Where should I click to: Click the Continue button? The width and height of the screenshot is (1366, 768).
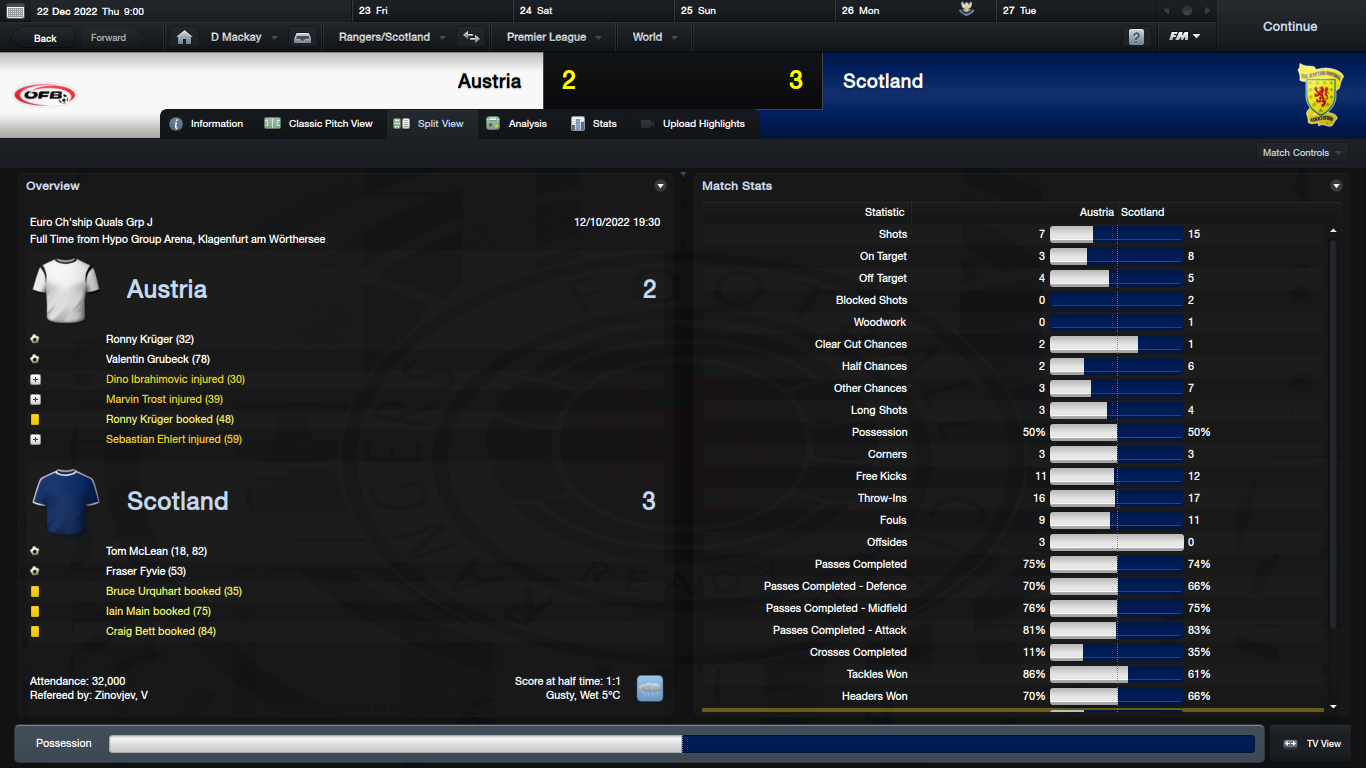[1289, 27]
